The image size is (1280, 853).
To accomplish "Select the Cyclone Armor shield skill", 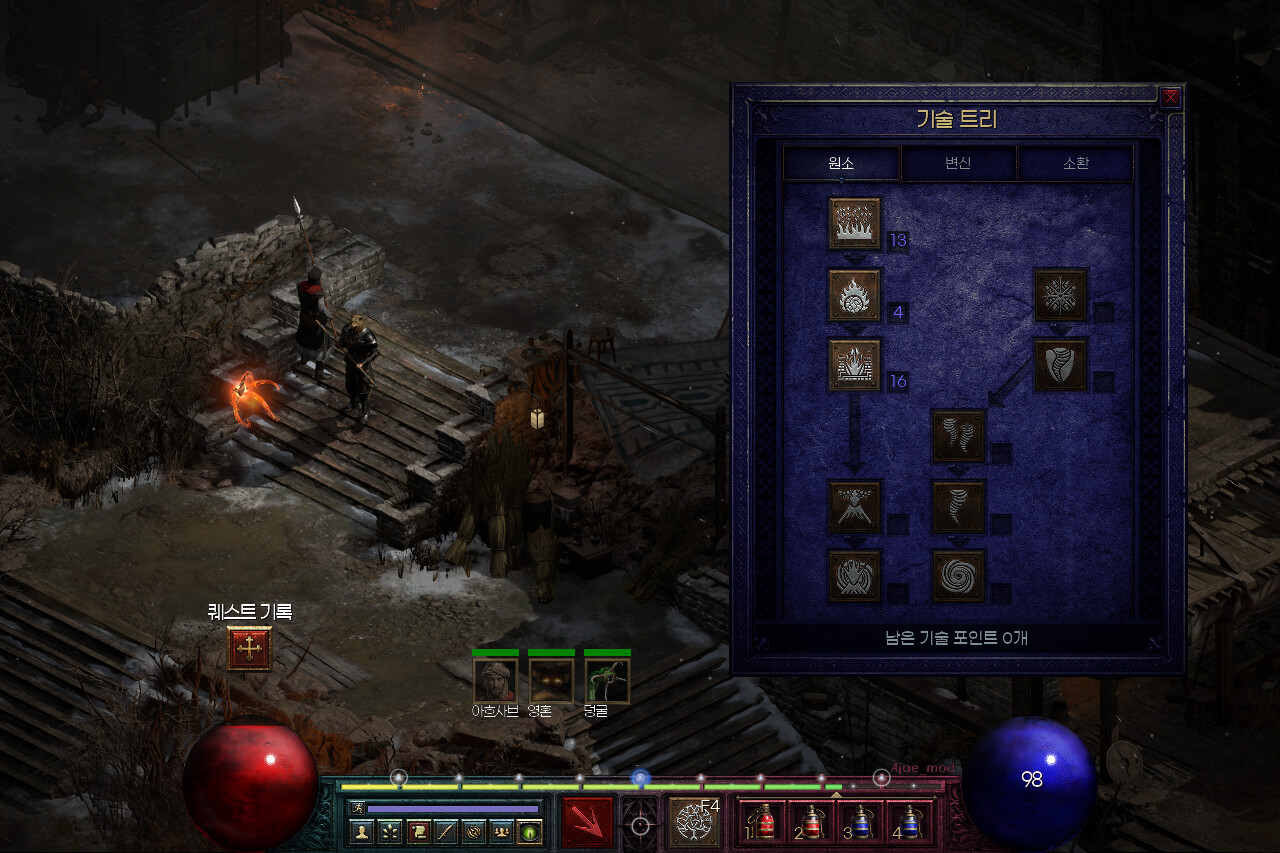I will pos(1060,365).
